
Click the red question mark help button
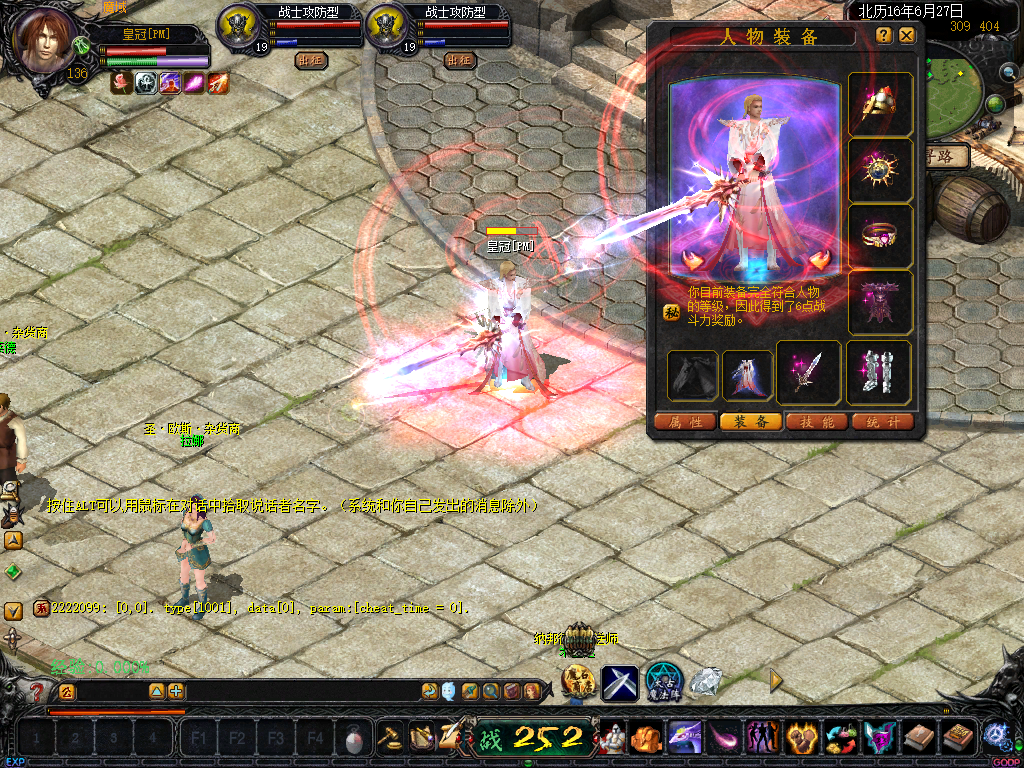click(38, 691)
